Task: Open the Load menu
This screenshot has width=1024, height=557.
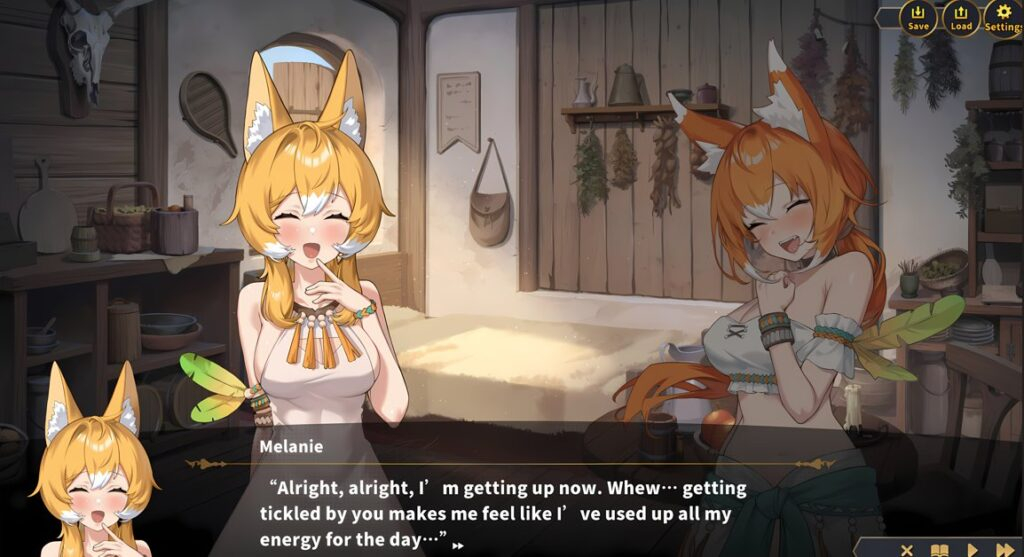Action: coord(960,17)
